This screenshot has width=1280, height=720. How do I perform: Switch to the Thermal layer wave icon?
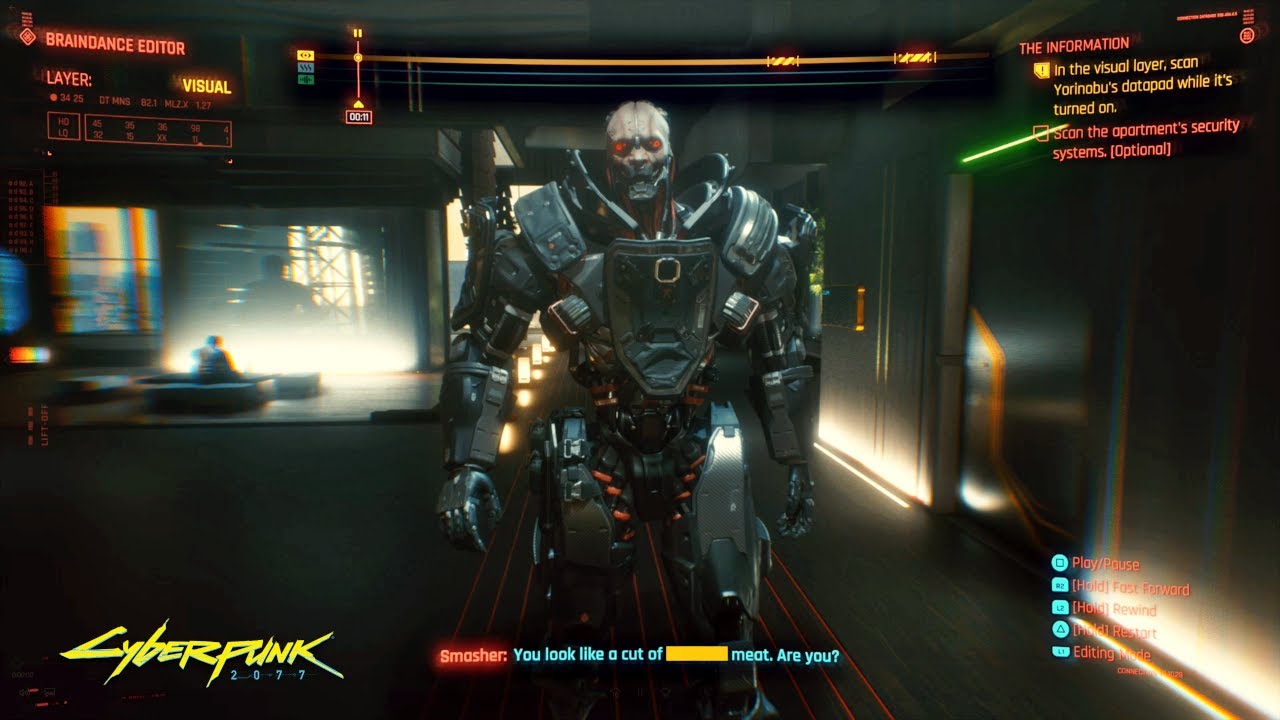pos(306,68)
